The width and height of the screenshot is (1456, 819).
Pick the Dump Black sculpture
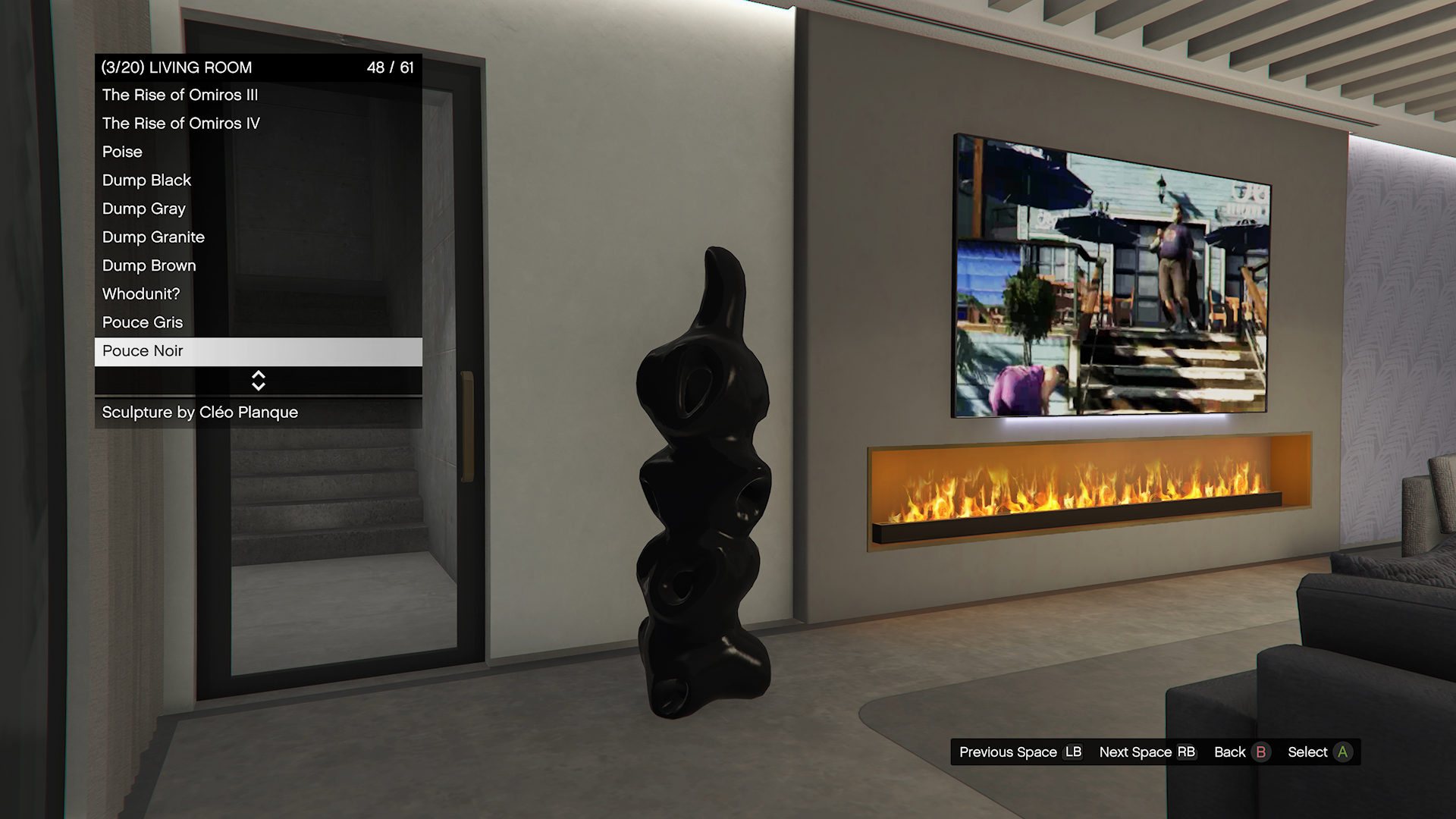coord(147,180)
